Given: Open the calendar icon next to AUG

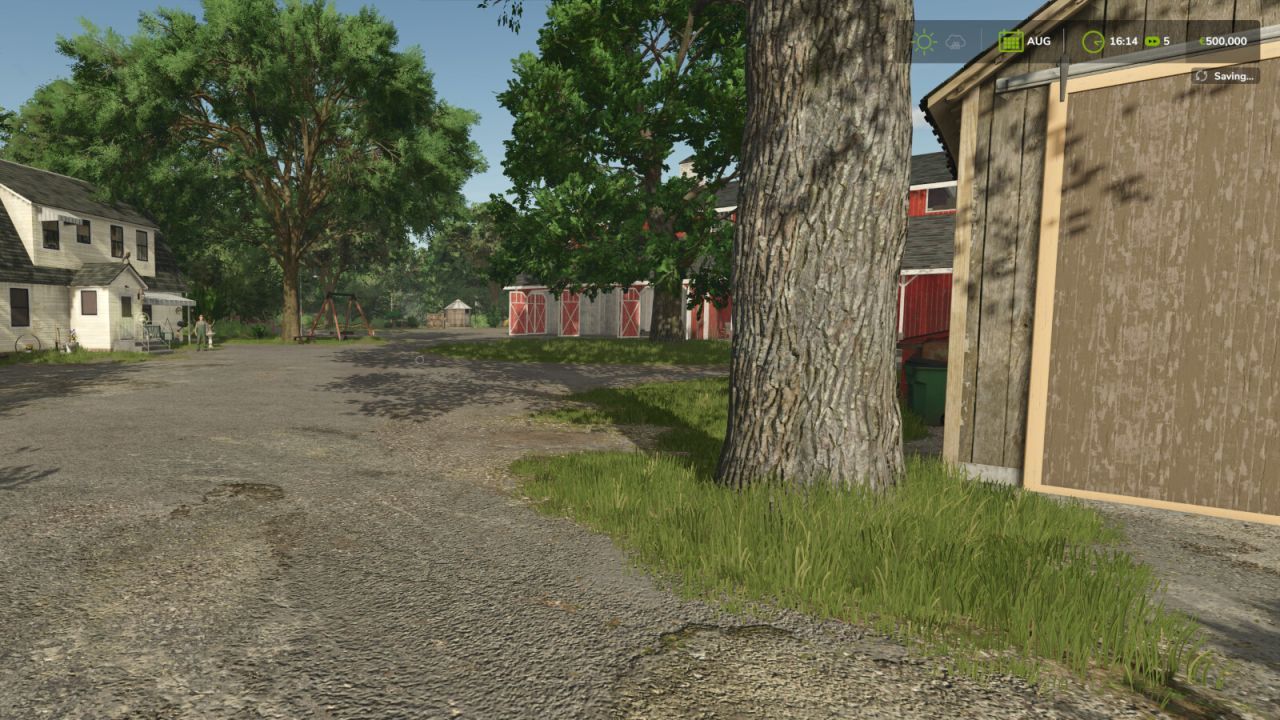Looking at the screenshot, I should [1011, 41].
